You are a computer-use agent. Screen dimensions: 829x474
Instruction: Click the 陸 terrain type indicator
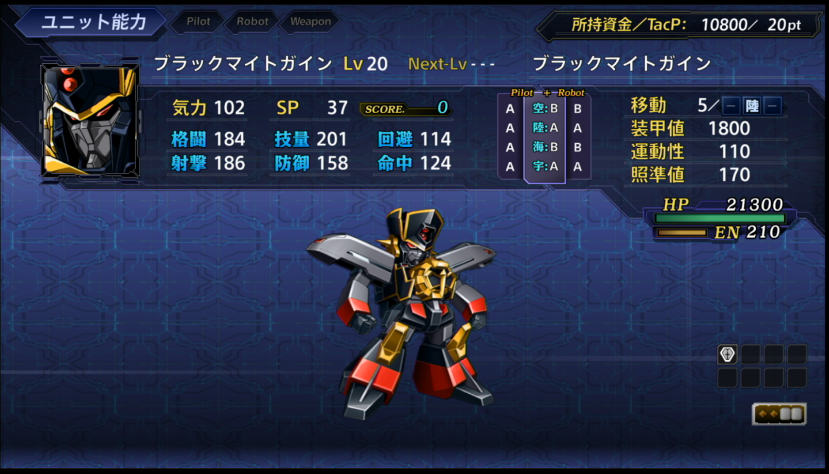coord(752,106)
